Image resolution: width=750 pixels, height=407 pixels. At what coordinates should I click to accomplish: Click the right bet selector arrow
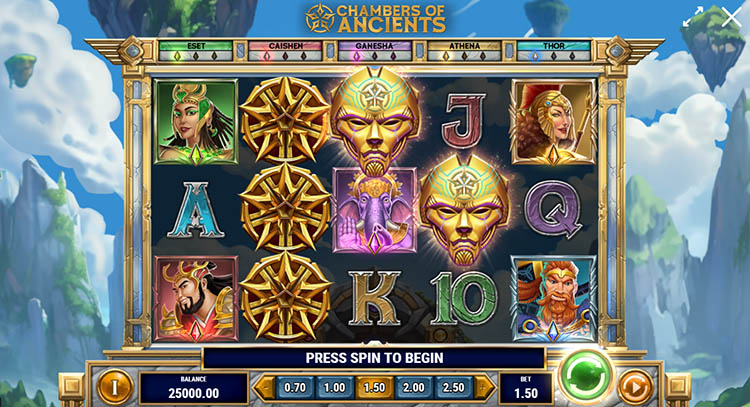pos(483,387)
